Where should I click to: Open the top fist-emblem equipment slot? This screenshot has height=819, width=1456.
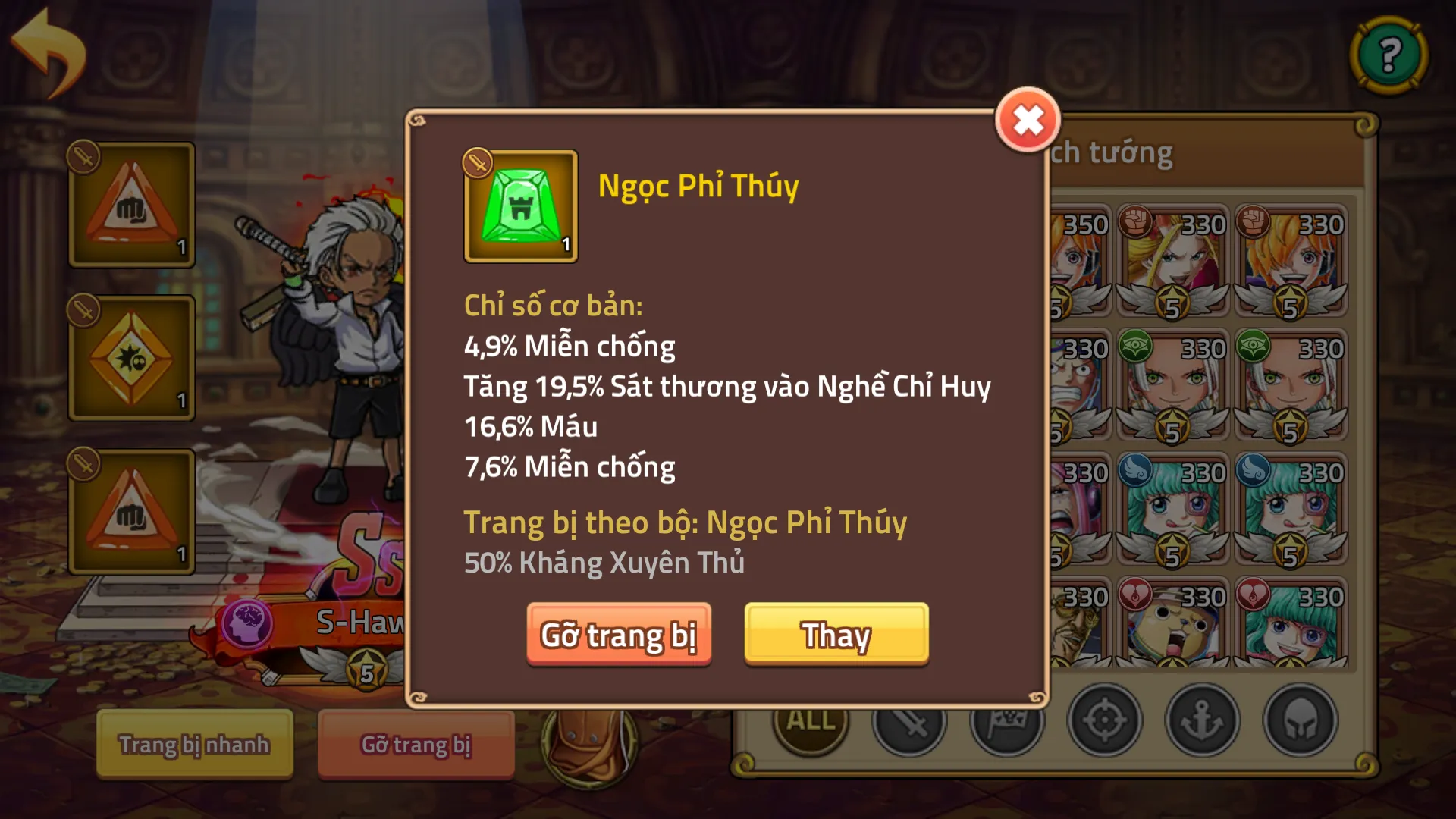(x=130, y=205)
